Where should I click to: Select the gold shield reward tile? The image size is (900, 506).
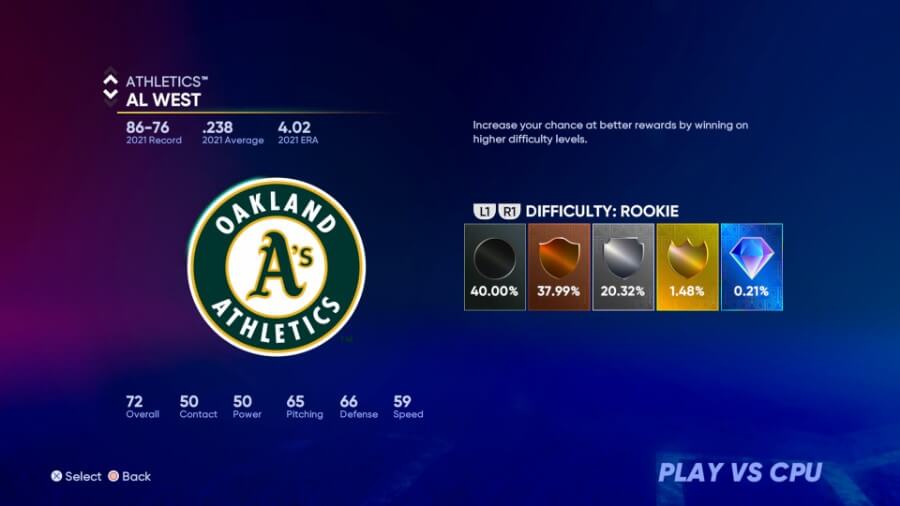687,266
